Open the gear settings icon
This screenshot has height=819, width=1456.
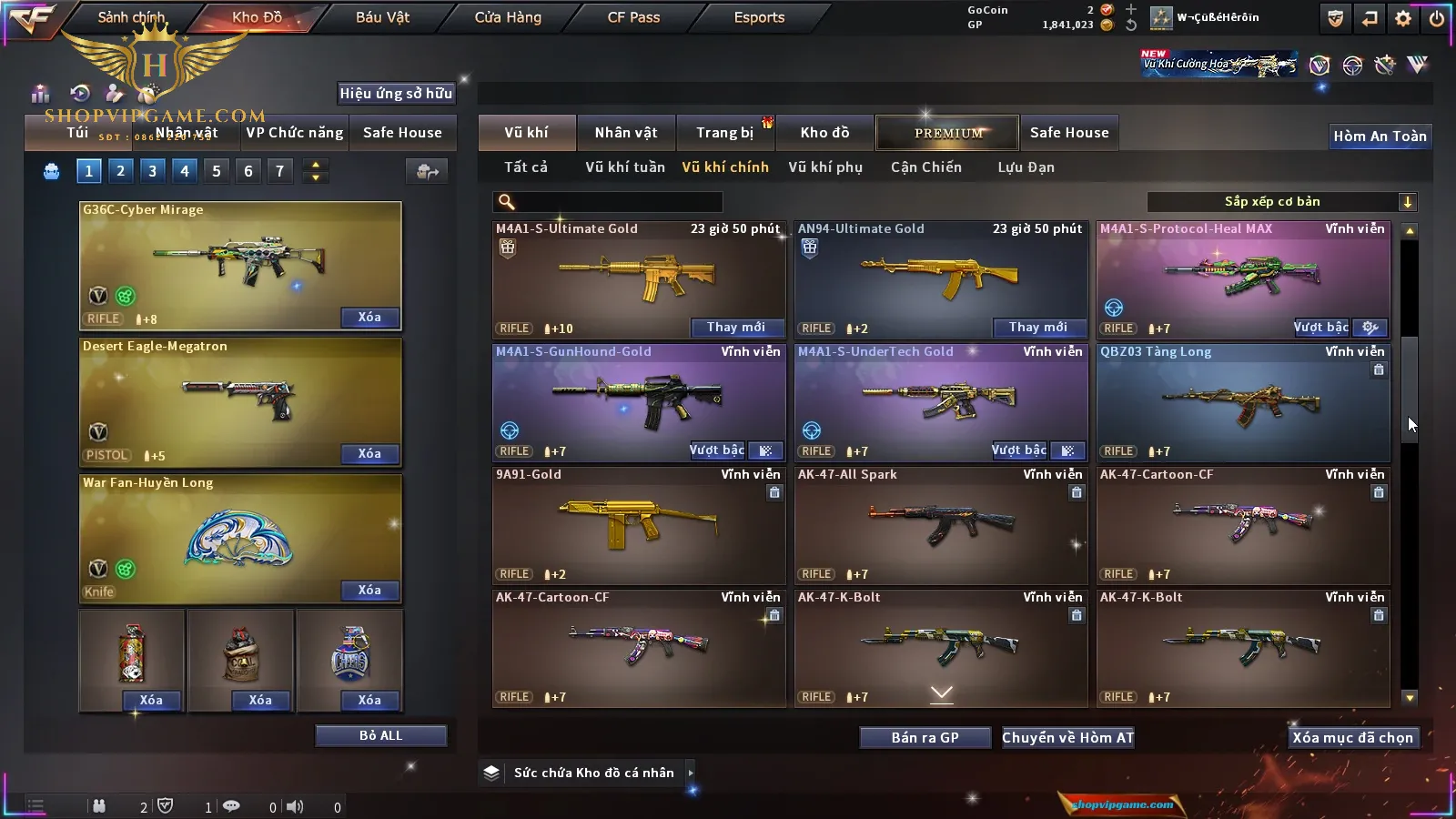tap(1403, 18)
